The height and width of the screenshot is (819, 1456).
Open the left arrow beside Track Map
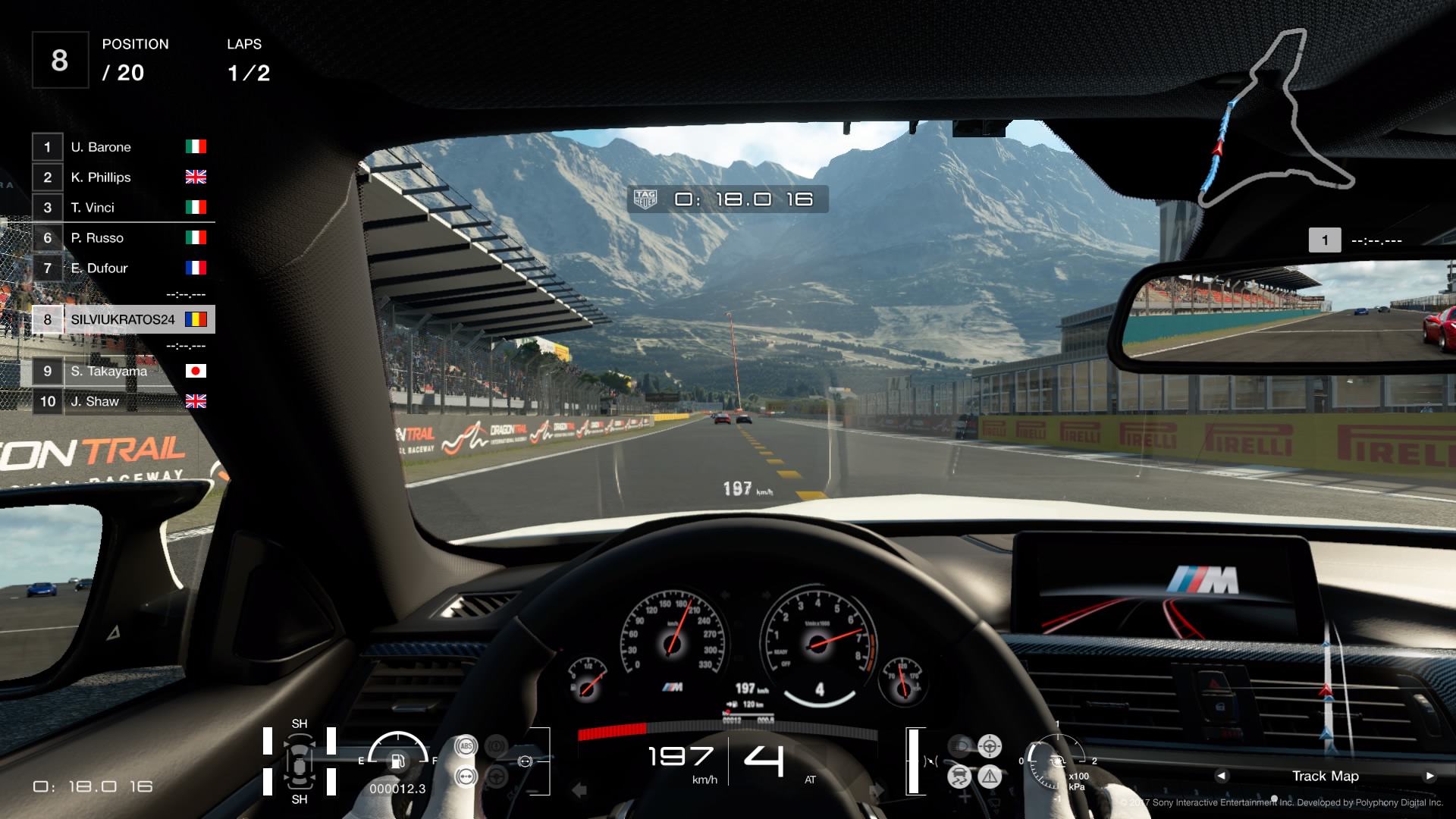pyautogui.click(x=1222, y=776)
